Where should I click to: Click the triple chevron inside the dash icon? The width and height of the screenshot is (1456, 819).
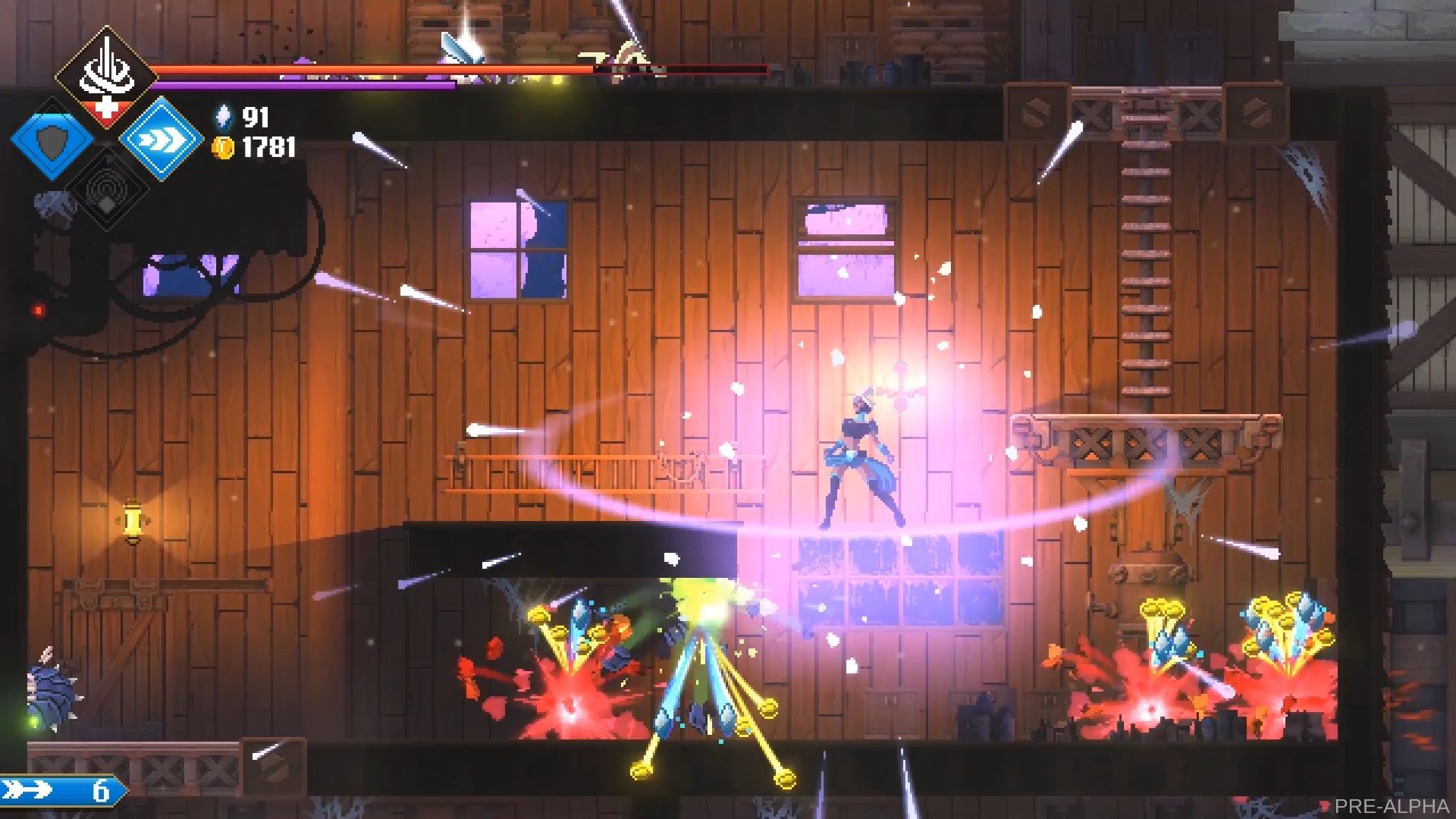[x=161, y=139]
